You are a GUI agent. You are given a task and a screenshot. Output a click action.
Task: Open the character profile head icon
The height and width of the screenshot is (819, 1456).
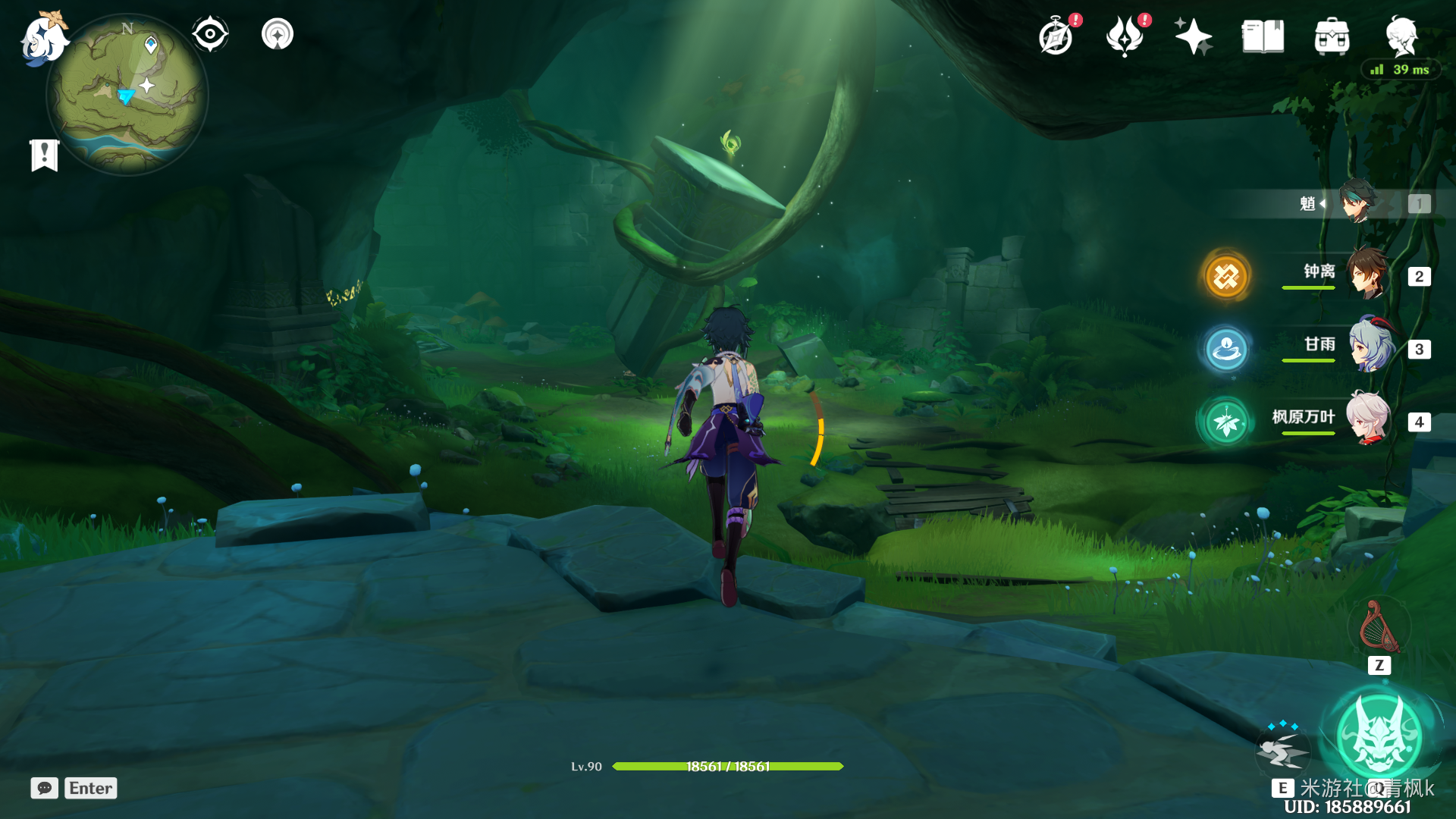click(x=1401, y=36)
